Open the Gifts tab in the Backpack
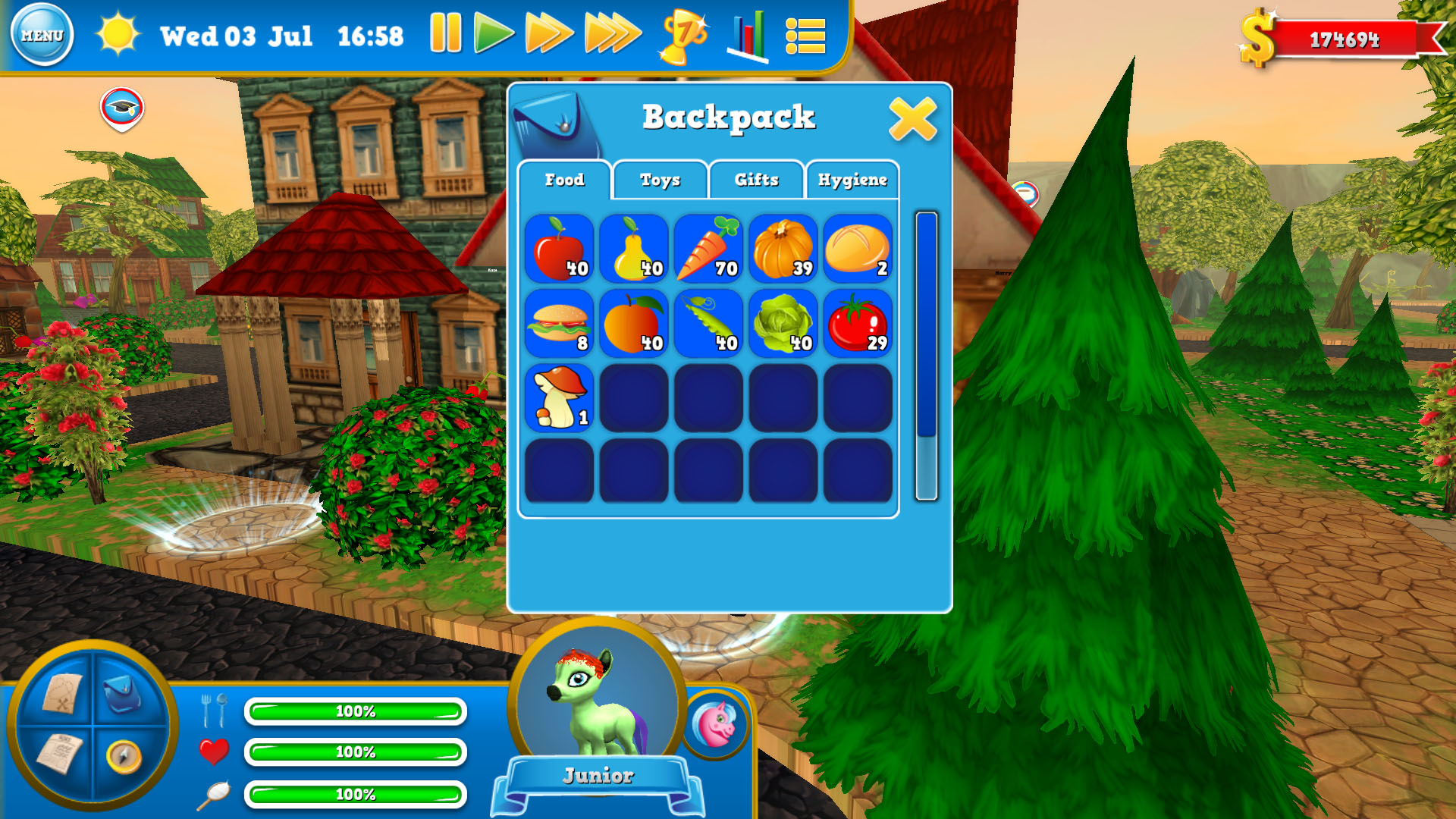 [755, 180]
